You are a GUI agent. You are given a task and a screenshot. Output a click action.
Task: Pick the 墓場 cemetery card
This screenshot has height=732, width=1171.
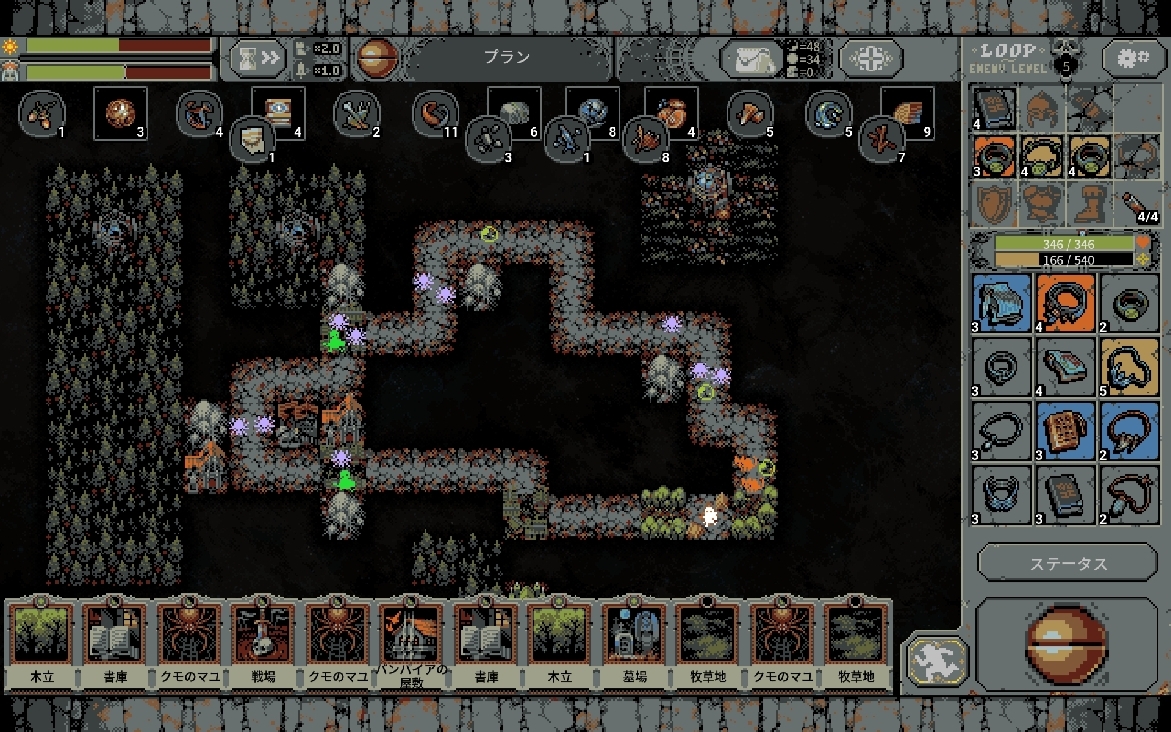pyautogui.click(x=633, y=645)
